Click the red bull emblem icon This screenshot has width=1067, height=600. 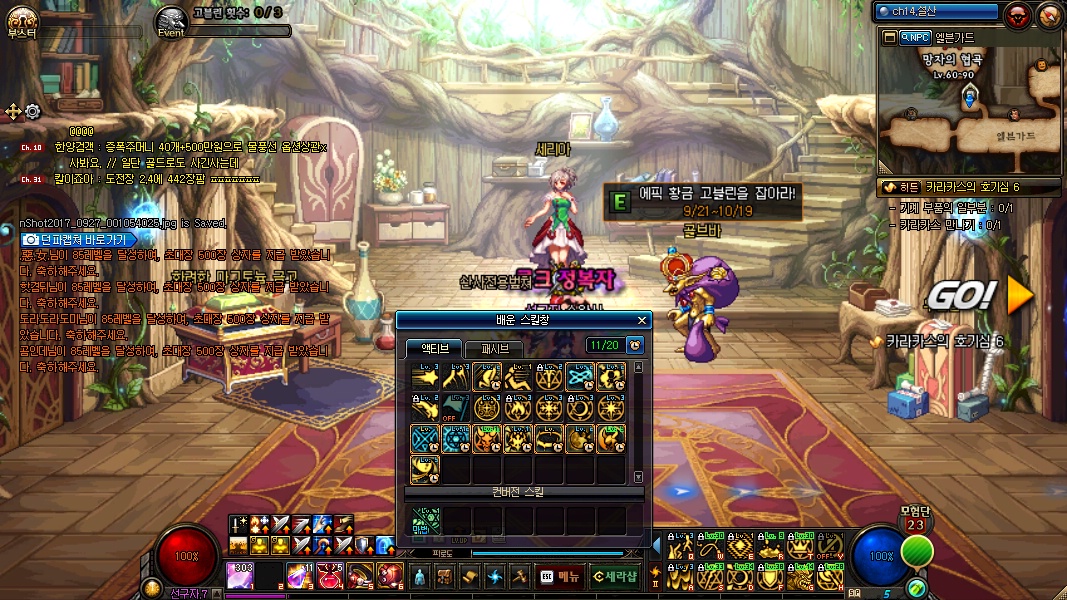coord(1018,14)
